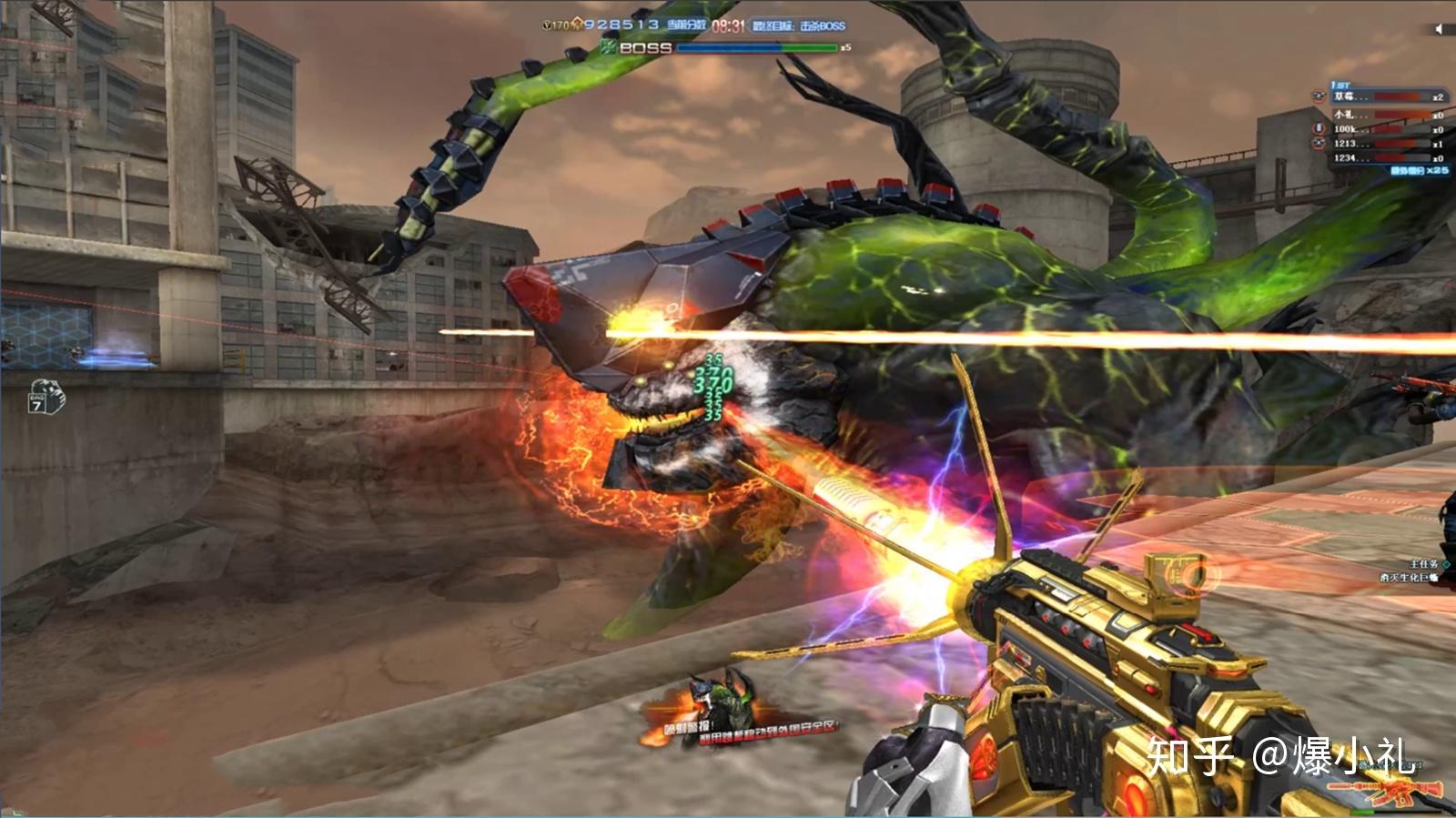Click the grenade item icon marked 7
The height and width of the screenshot is (818, 1456).
pyautogui.click(x=46, y=397)
